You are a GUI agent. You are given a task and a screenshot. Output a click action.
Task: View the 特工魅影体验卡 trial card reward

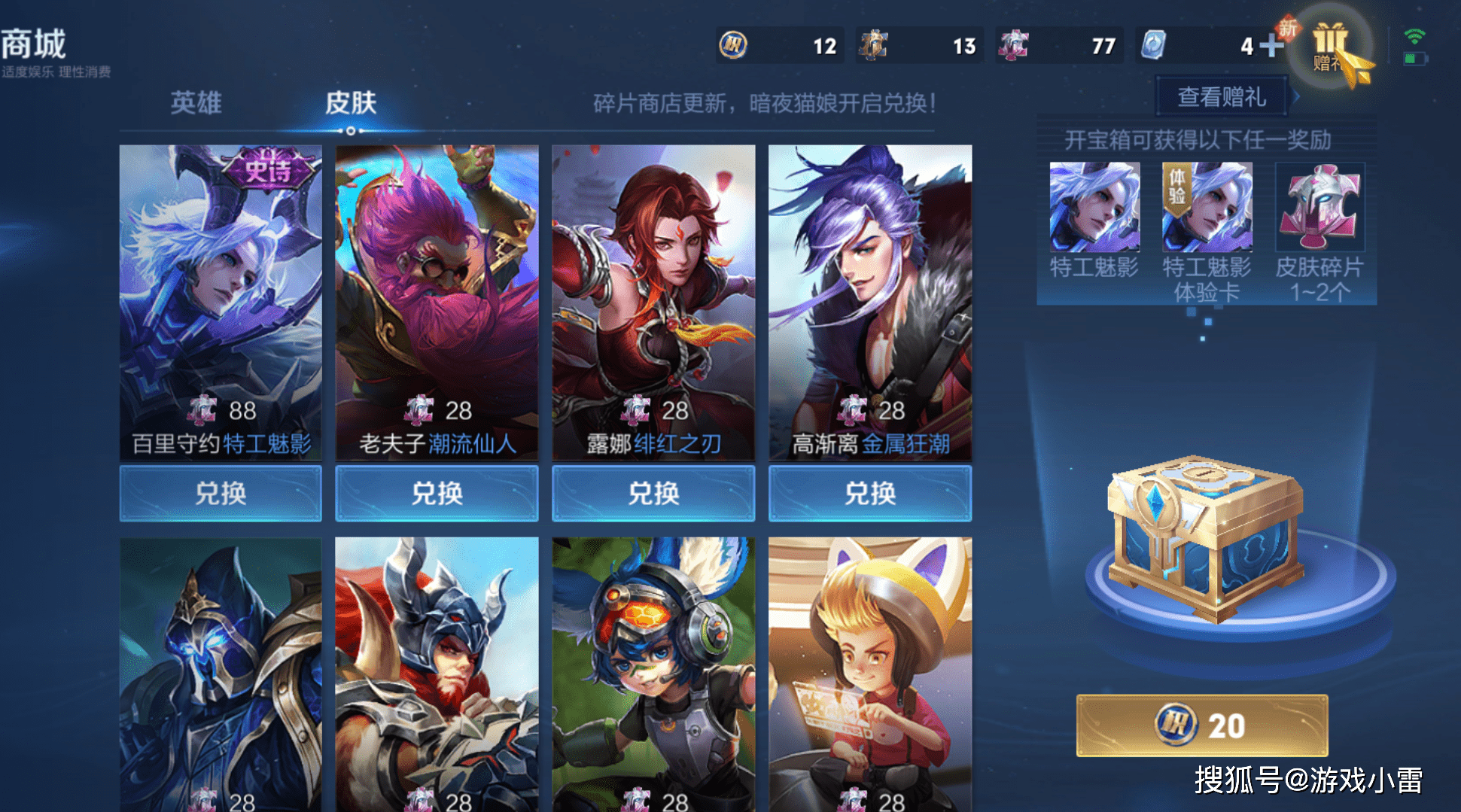(x=1207, y=207)
